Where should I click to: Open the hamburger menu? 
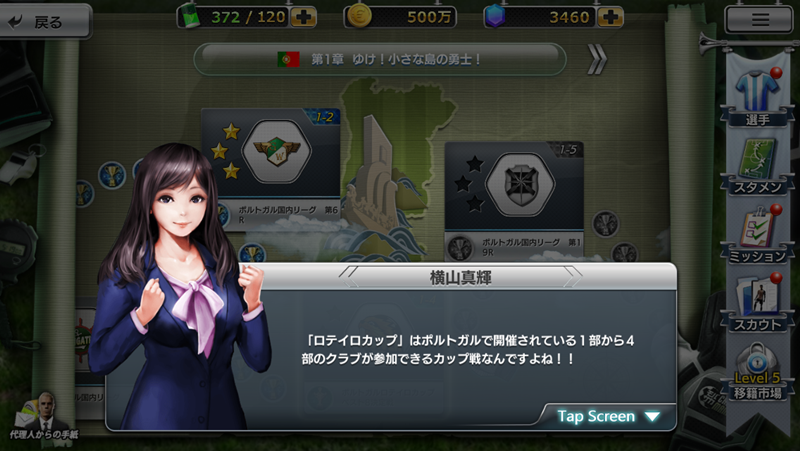(760, 18)
